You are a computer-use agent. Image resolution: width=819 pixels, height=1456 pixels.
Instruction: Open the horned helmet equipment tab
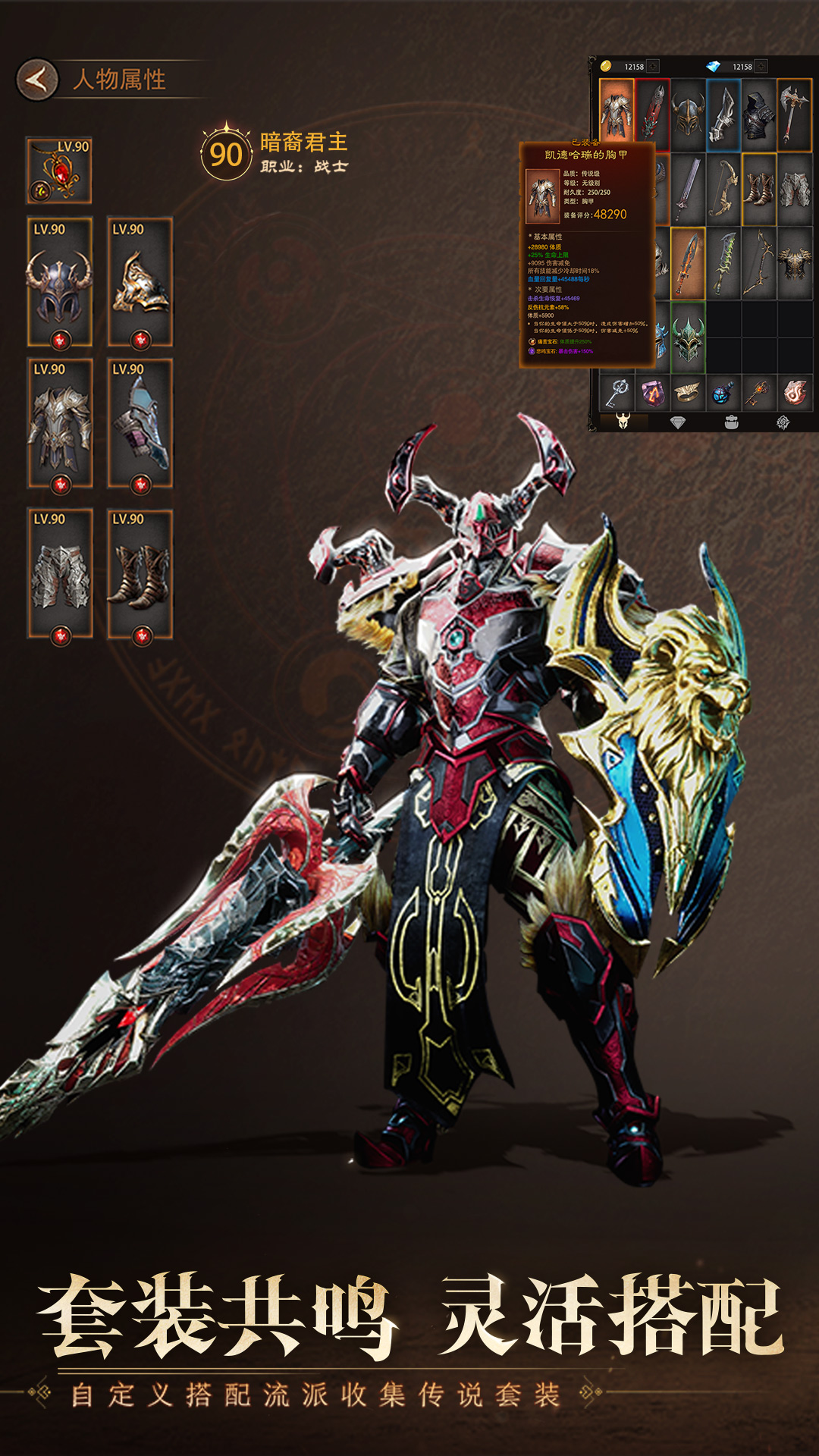tap(623, 422)
